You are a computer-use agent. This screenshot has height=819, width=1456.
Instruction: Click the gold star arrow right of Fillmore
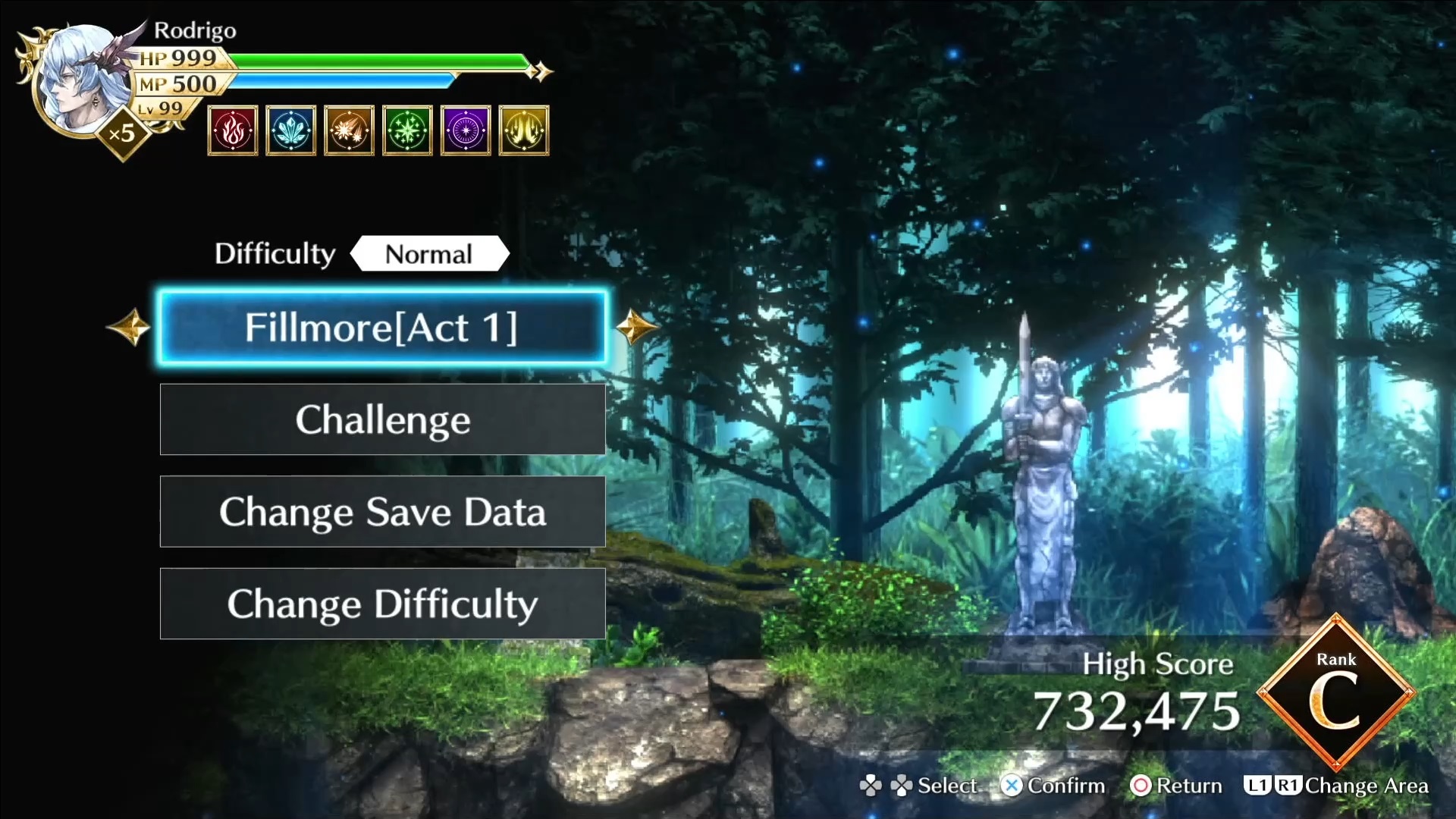click(x=635, y=328)
